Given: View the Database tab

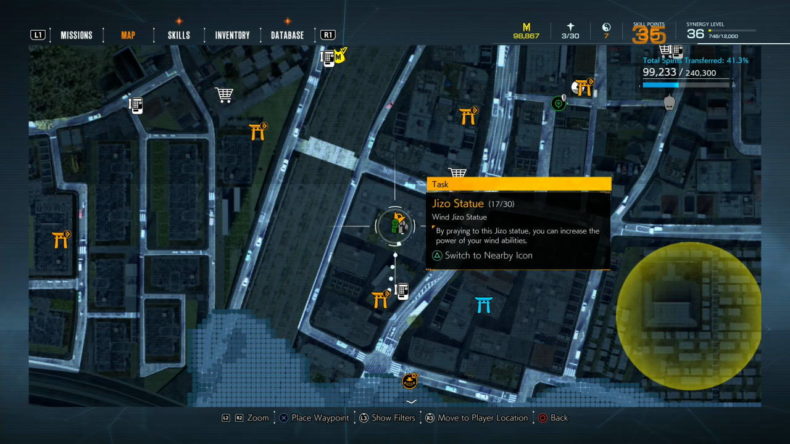Looking at the screenshot, I should [287, 35].
